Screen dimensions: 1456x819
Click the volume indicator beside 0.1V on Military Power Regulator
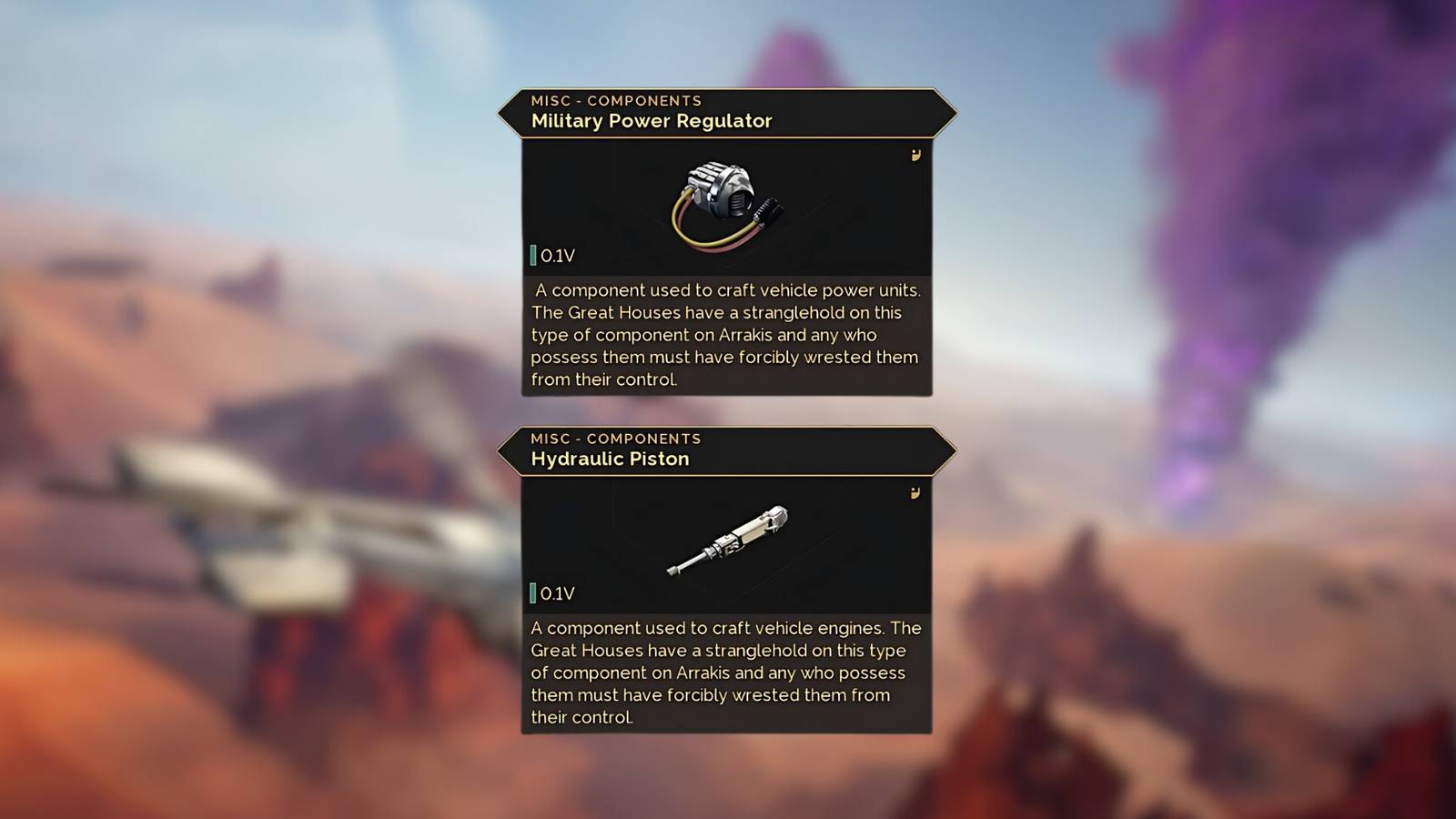point(532,255)
